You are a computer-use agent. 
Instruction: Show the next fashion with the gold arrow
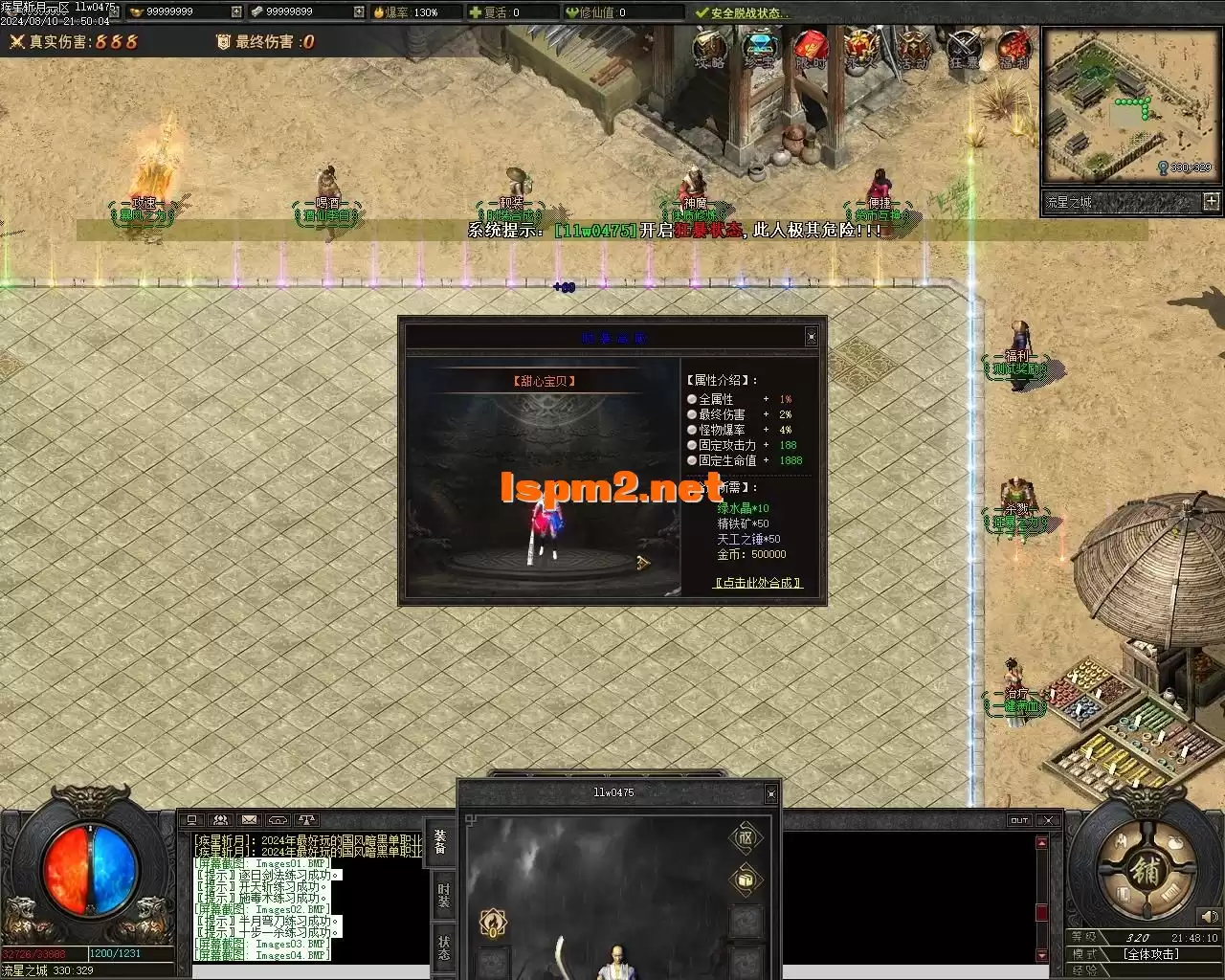pyautogui.click(x=643, y=563)
